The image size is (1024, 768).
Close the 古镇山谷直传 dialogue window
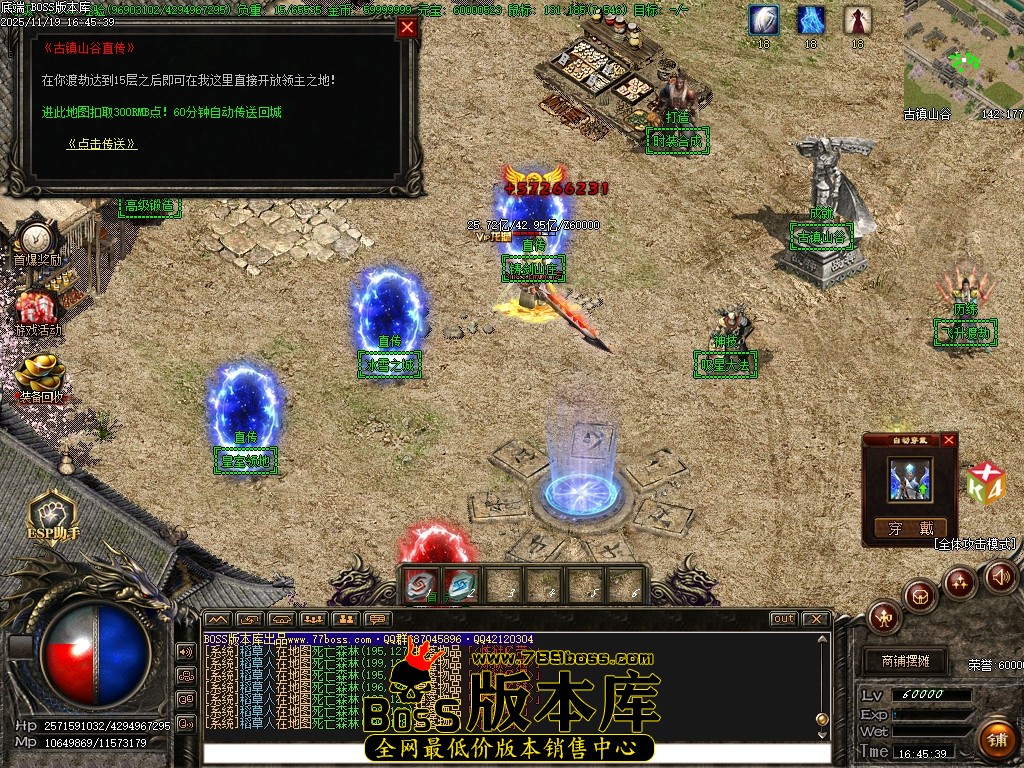407,28
